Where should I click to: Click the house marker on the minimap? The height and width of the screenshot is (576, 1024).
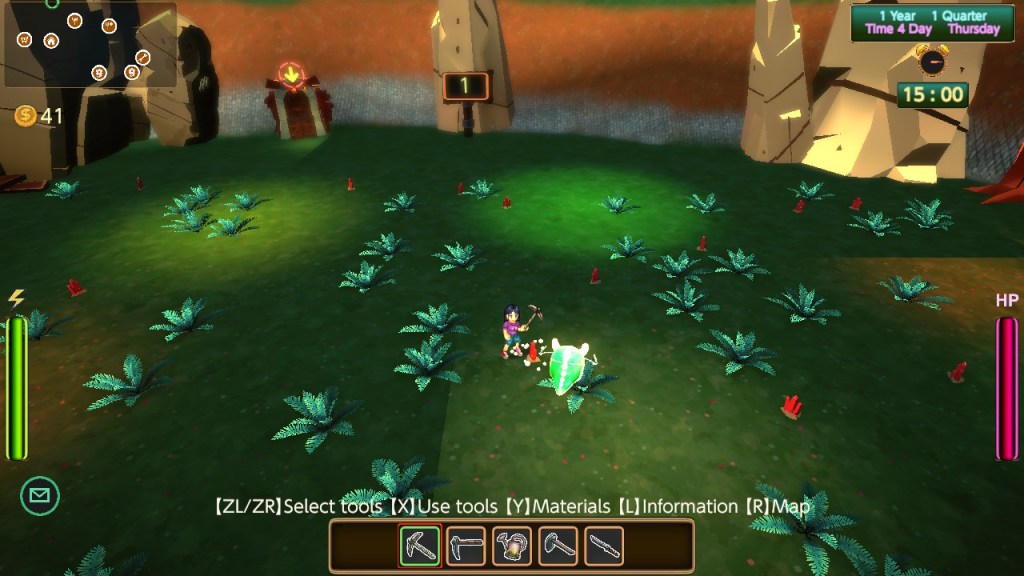pos(51,41)
